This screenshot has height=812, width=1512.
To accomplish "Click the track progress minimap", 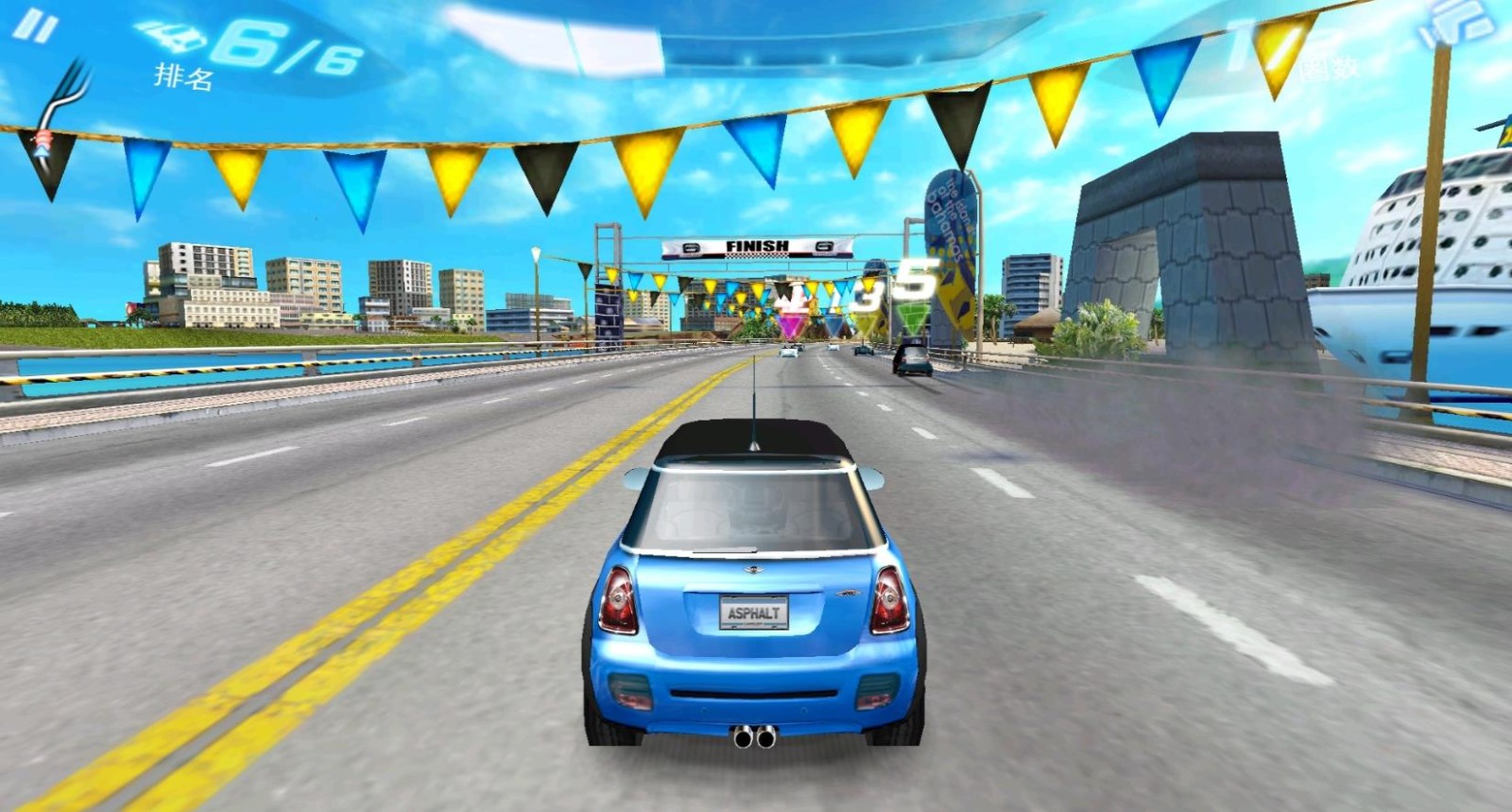I will point(64,106).
